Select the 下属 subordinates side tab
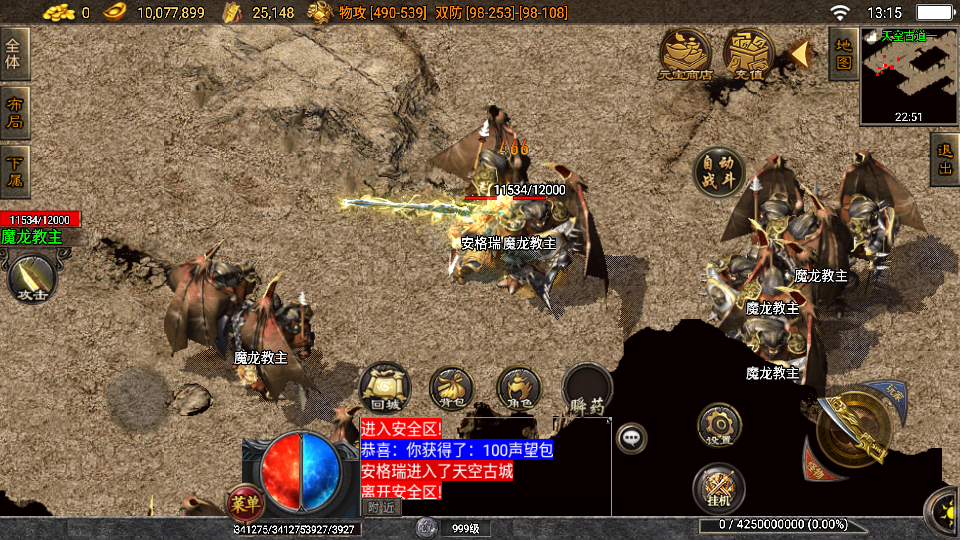Screen dimensions: 960x540 point(14,171)
